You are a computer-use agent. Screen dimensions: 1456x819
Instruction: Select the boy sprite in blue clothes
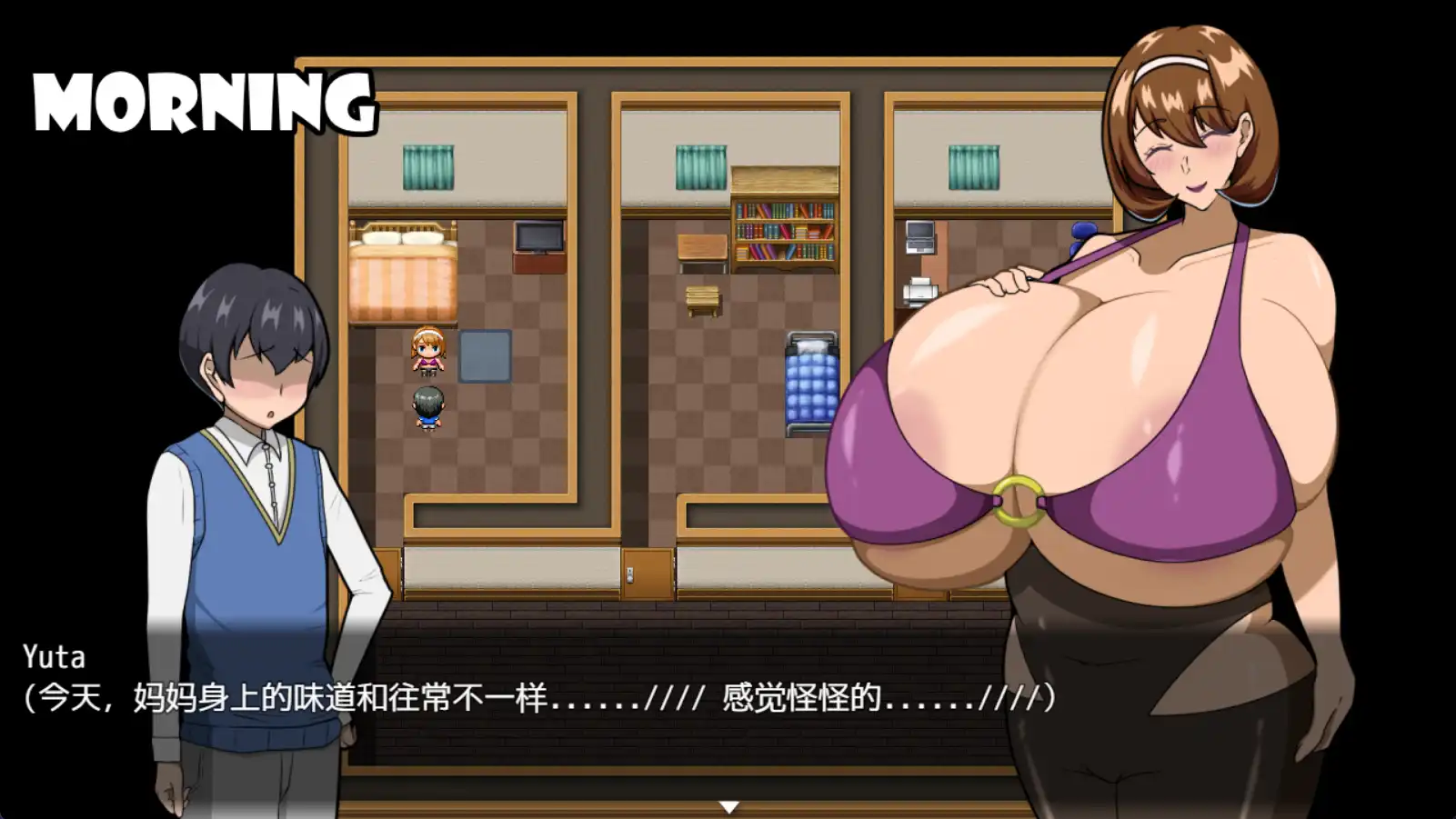(429, 409)
